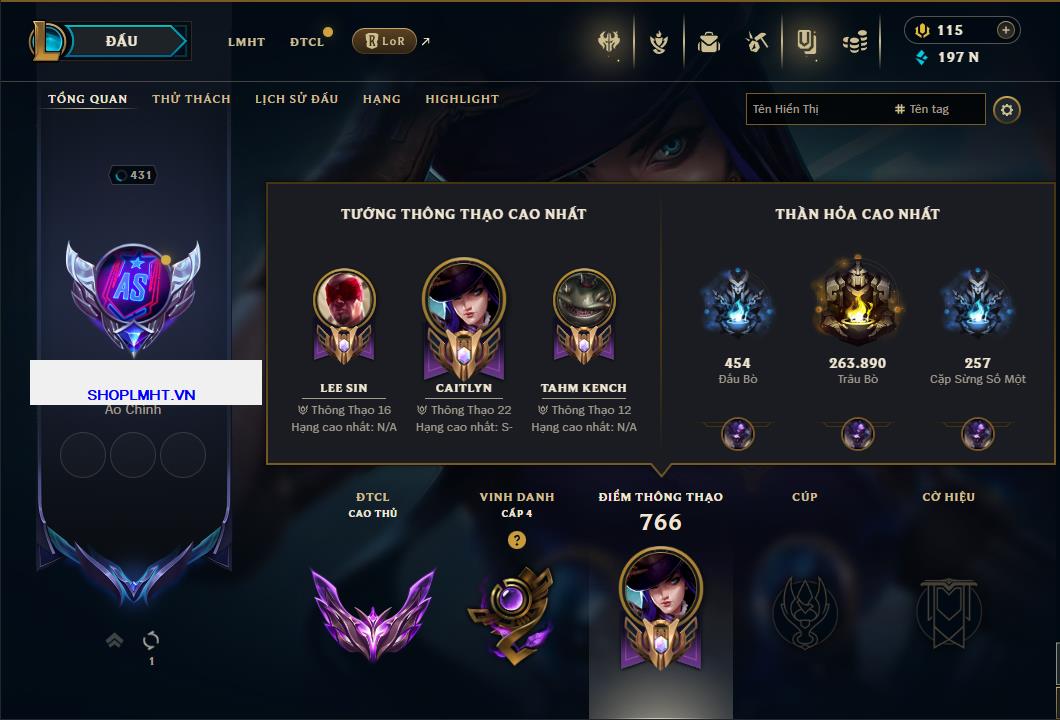Image resolution: width=1060 pixels, height=720 pixels.
Task: Click the Vinh Danh question mark icon
Action: pos(516,540)
